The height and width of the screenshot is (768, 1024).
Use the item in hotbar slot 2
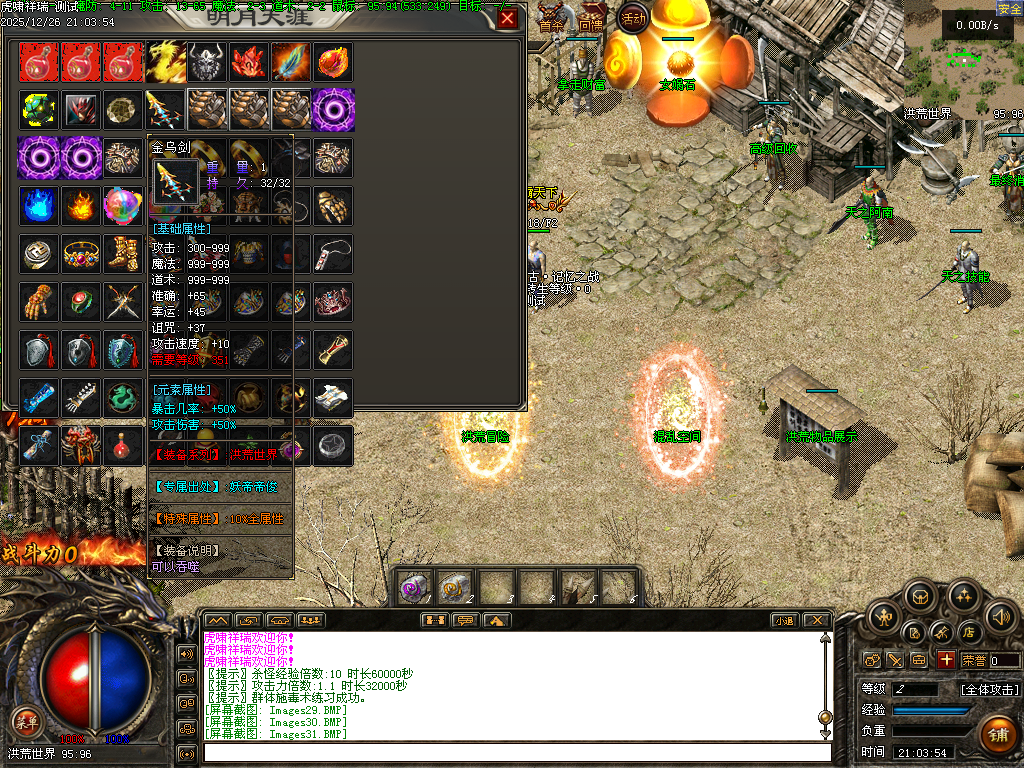coord(456,588)
